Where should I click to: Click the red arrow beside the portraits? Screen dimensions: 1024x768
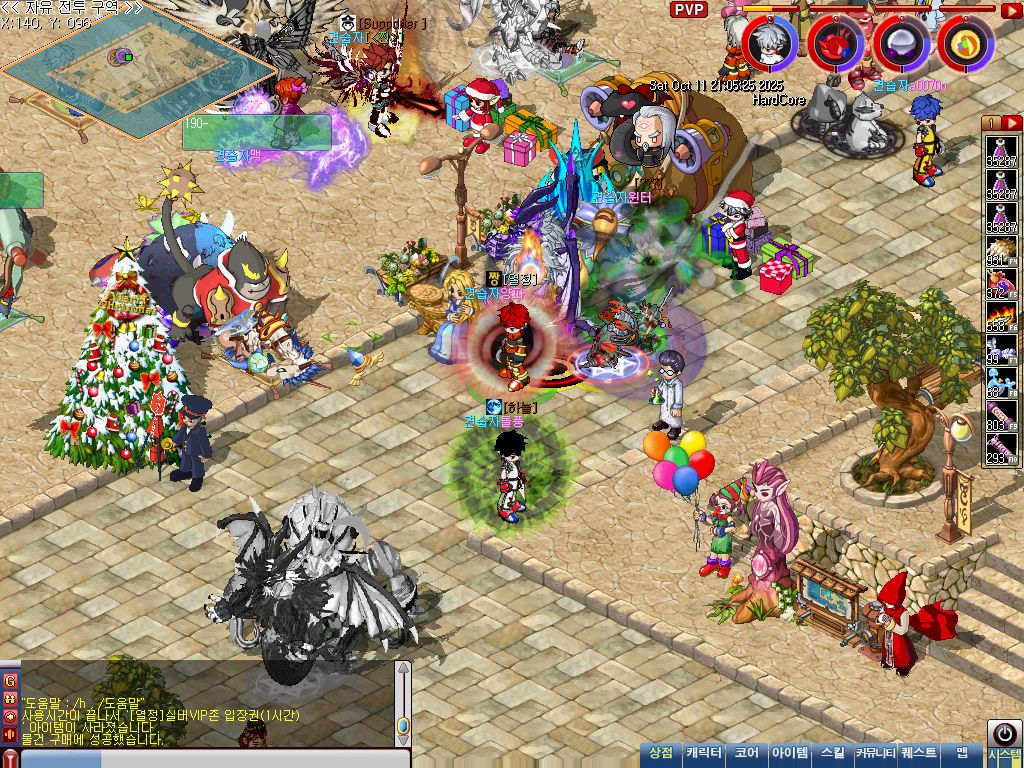(x=1011, y=10)
